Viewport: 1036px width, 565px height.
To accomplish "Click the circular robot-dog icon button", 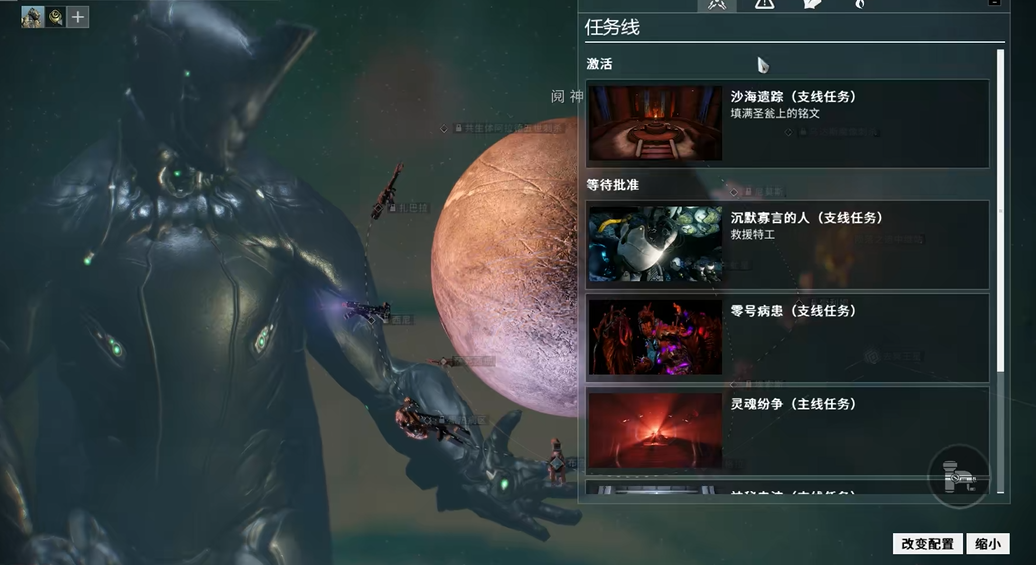I will pos(959,477).
